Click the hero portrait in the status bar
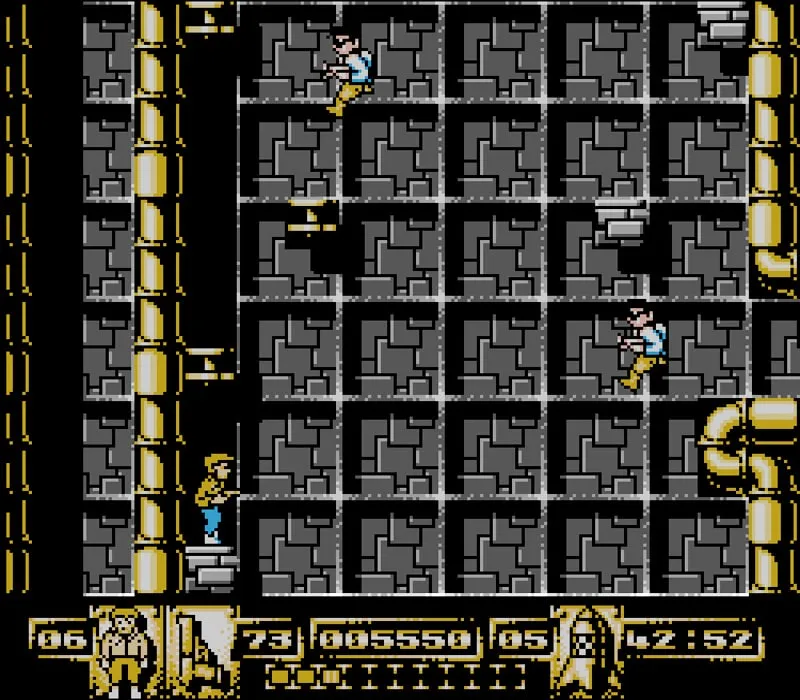 [x=126, y=649]
